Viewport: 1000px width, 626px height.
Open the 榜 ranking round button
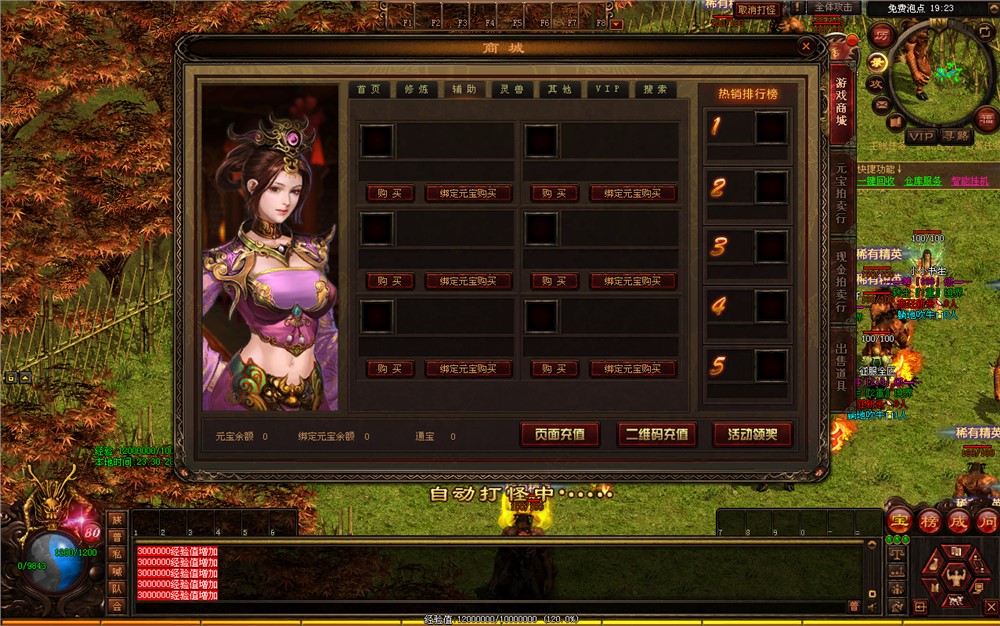[x=929, y=521]
